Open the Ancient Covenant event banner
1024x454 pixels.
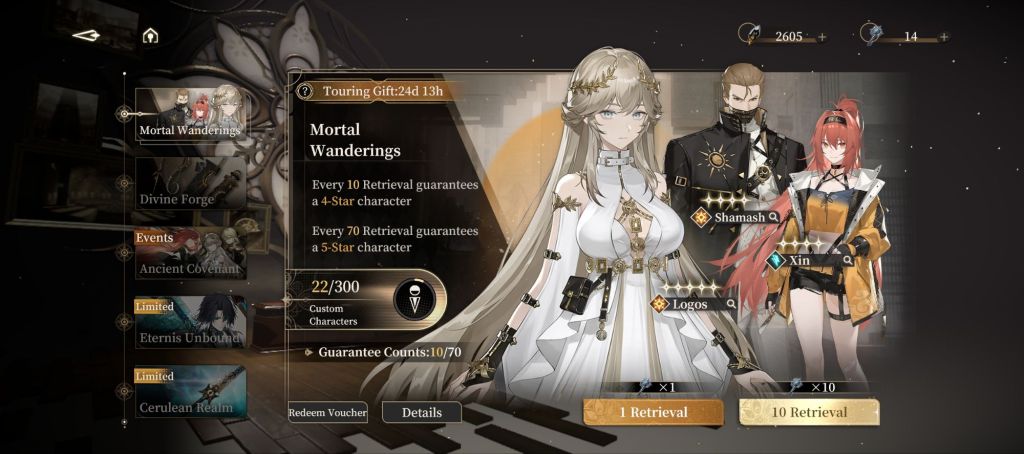pyautogui.click(x=190, y=254)
